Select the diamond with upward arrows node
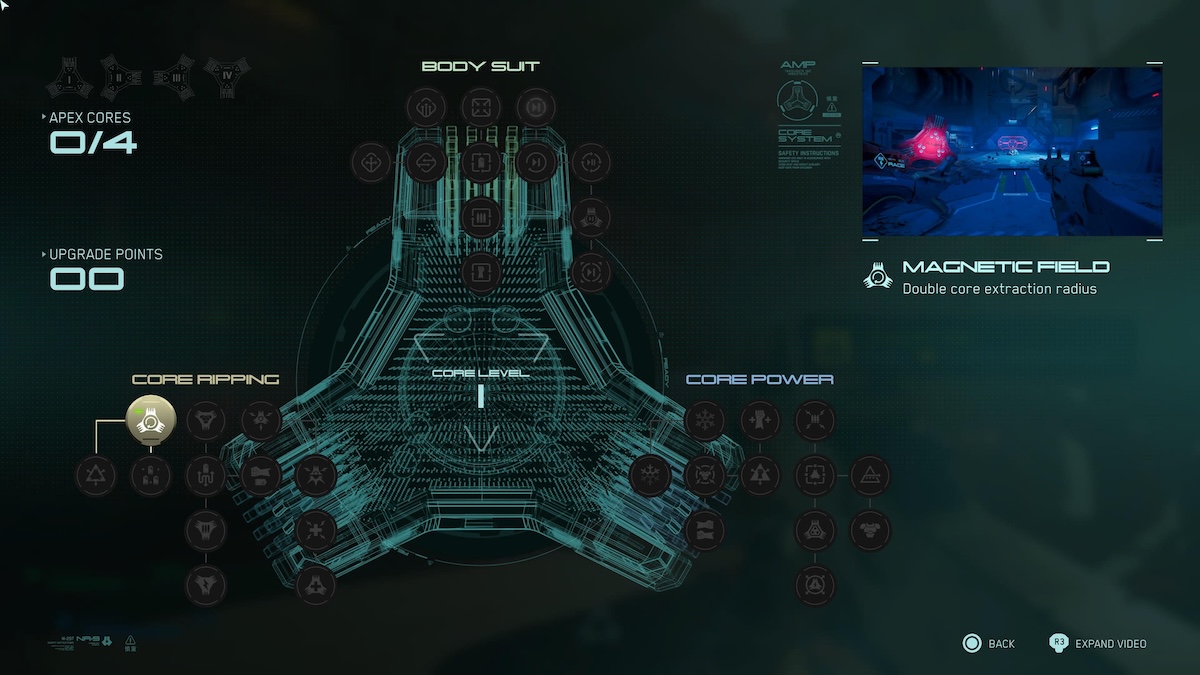The width and height of the screenshot is (1200, 675). pos(426,107)
